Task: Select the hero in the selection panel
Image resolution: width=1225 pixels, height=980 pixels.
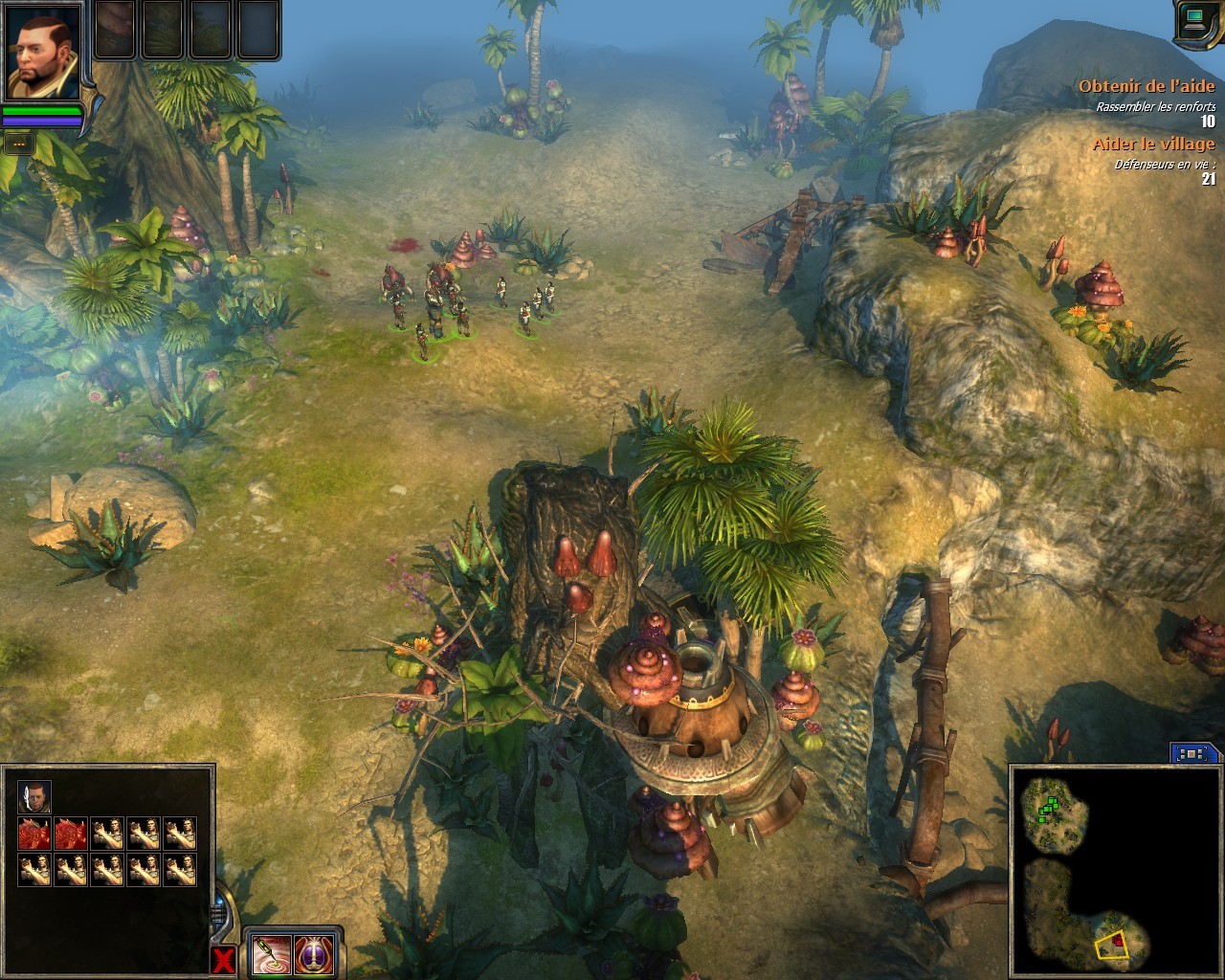Action: (34, 796)
